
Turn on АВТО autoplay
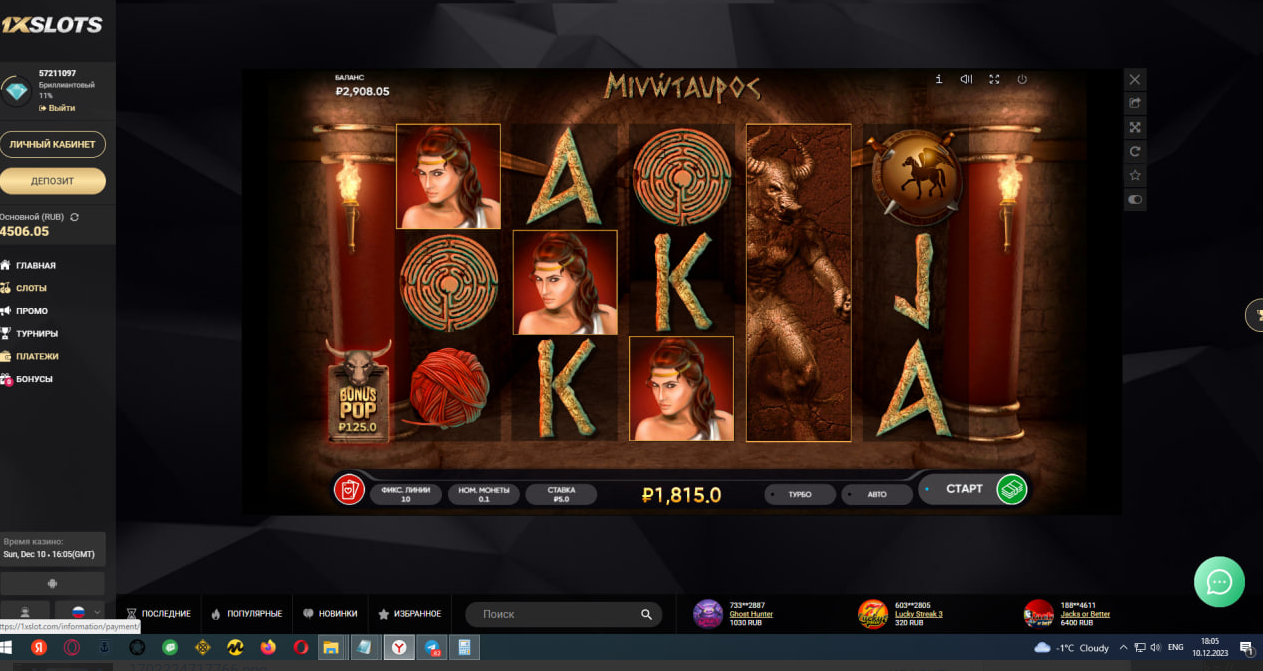(x=876, y=494)
